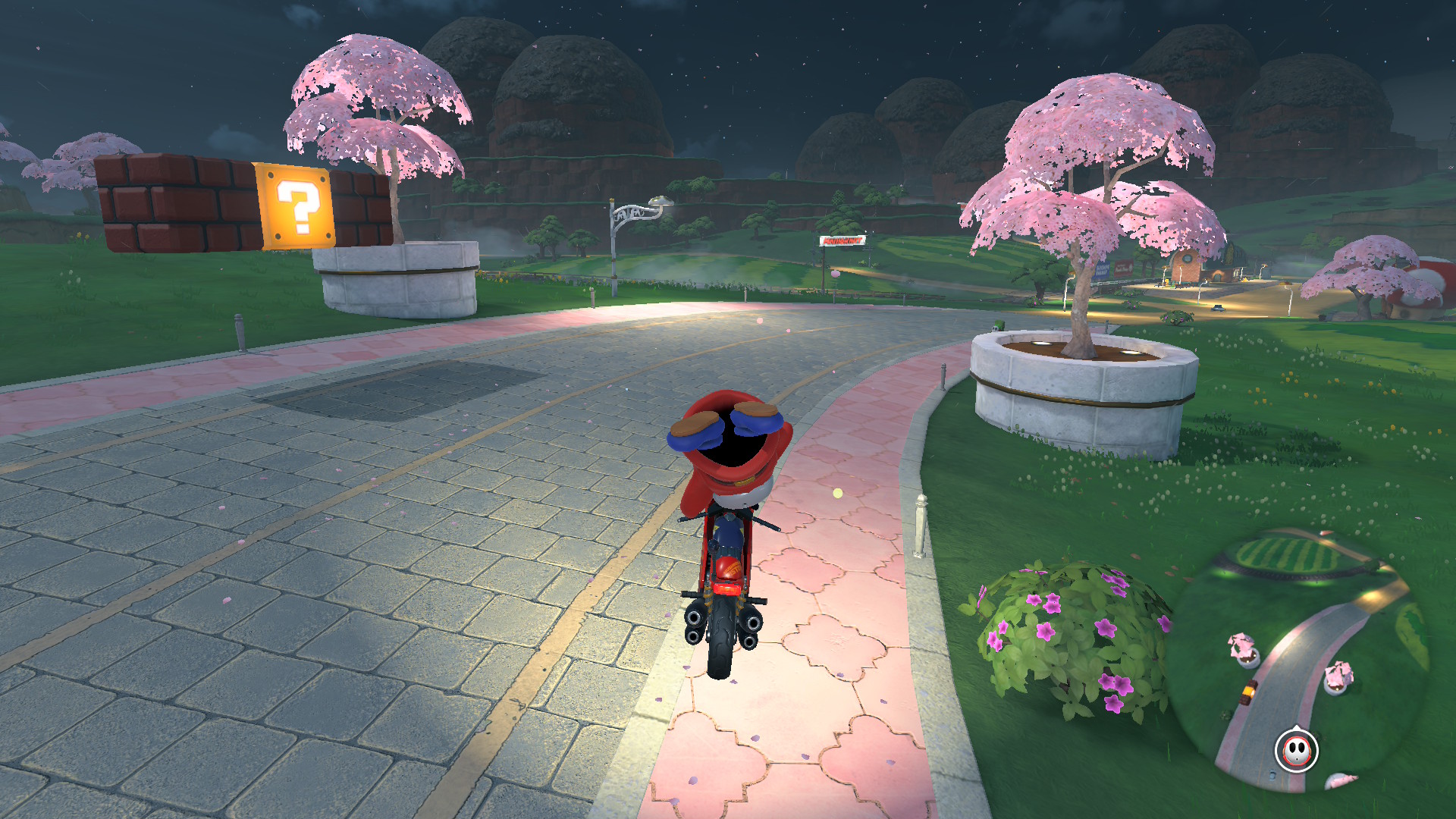Select the Shy Guy player marker

(1296, 751)
